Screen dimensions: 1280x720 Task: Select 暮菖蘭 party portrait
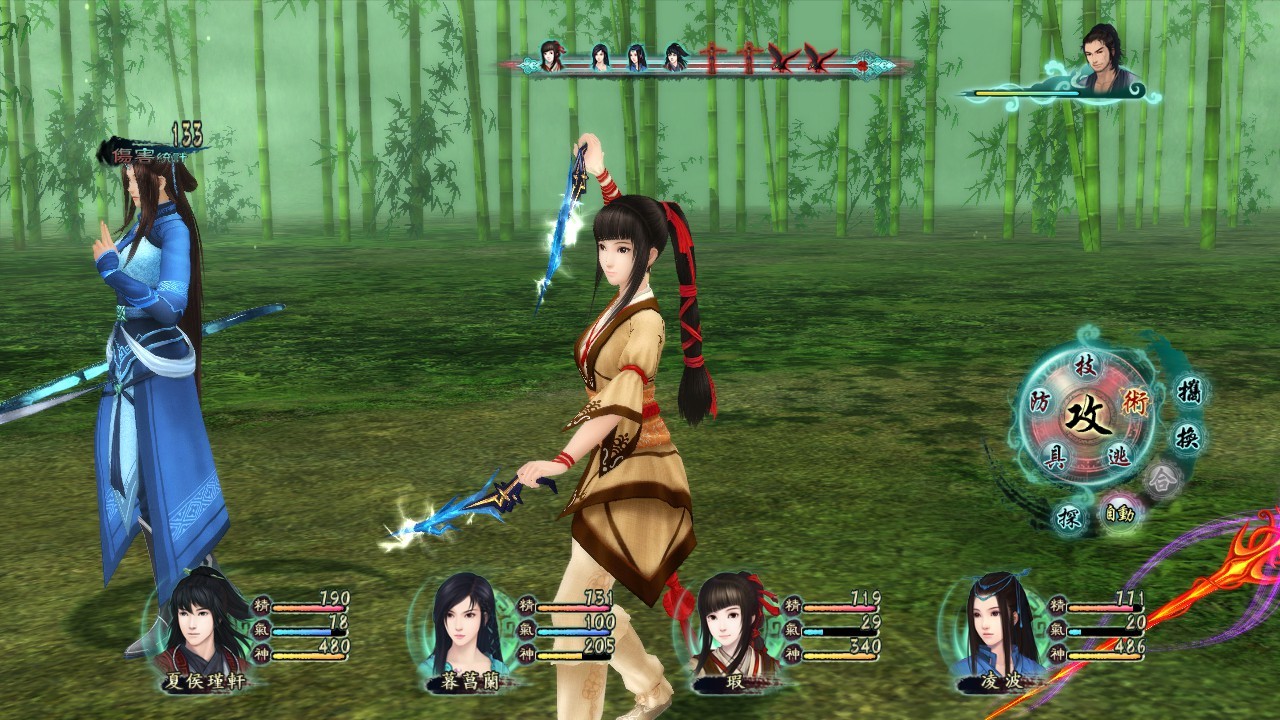(464, 622)
